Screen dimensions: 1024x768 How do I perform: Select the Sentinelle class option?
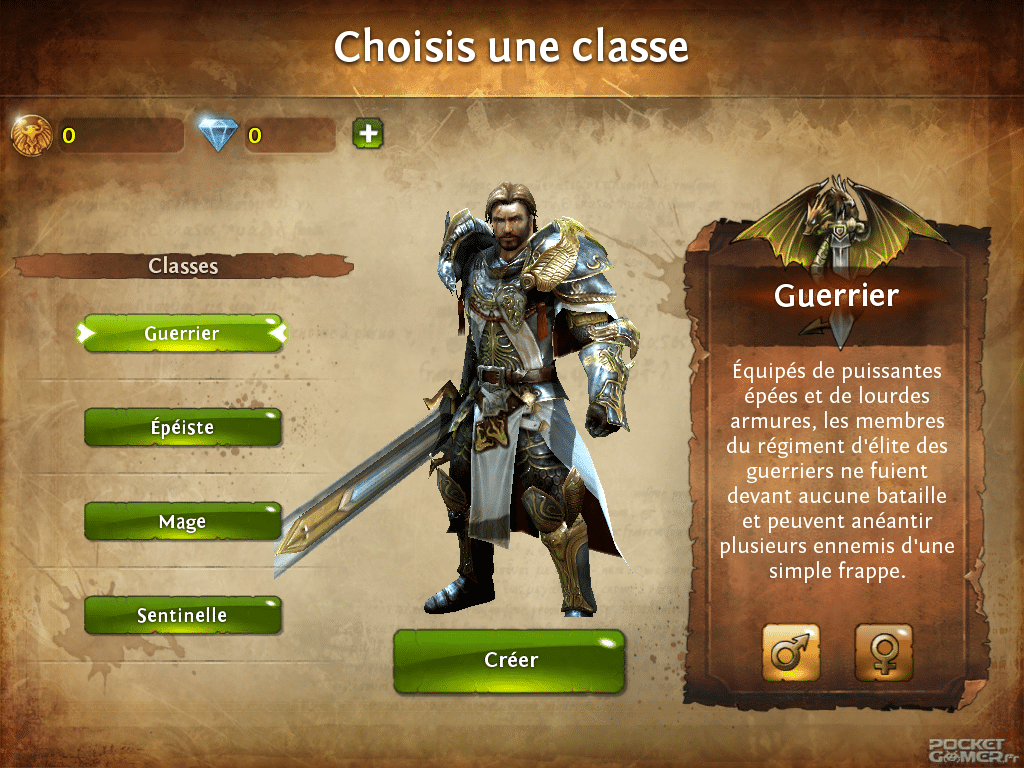click(x=182, y=615)
